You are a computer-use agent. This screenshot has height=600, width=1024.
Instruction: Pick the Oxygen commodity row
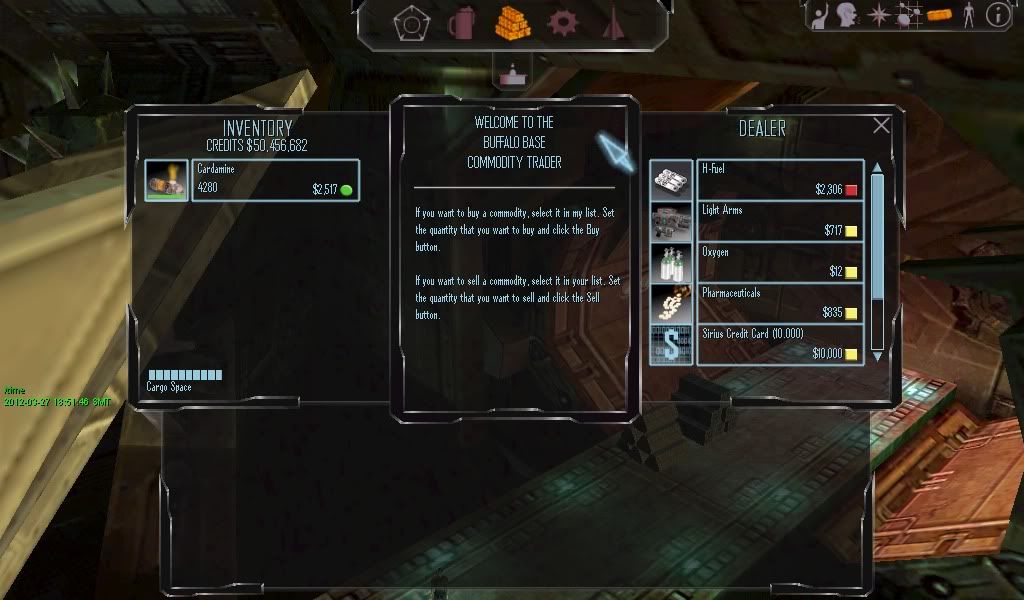780,264
